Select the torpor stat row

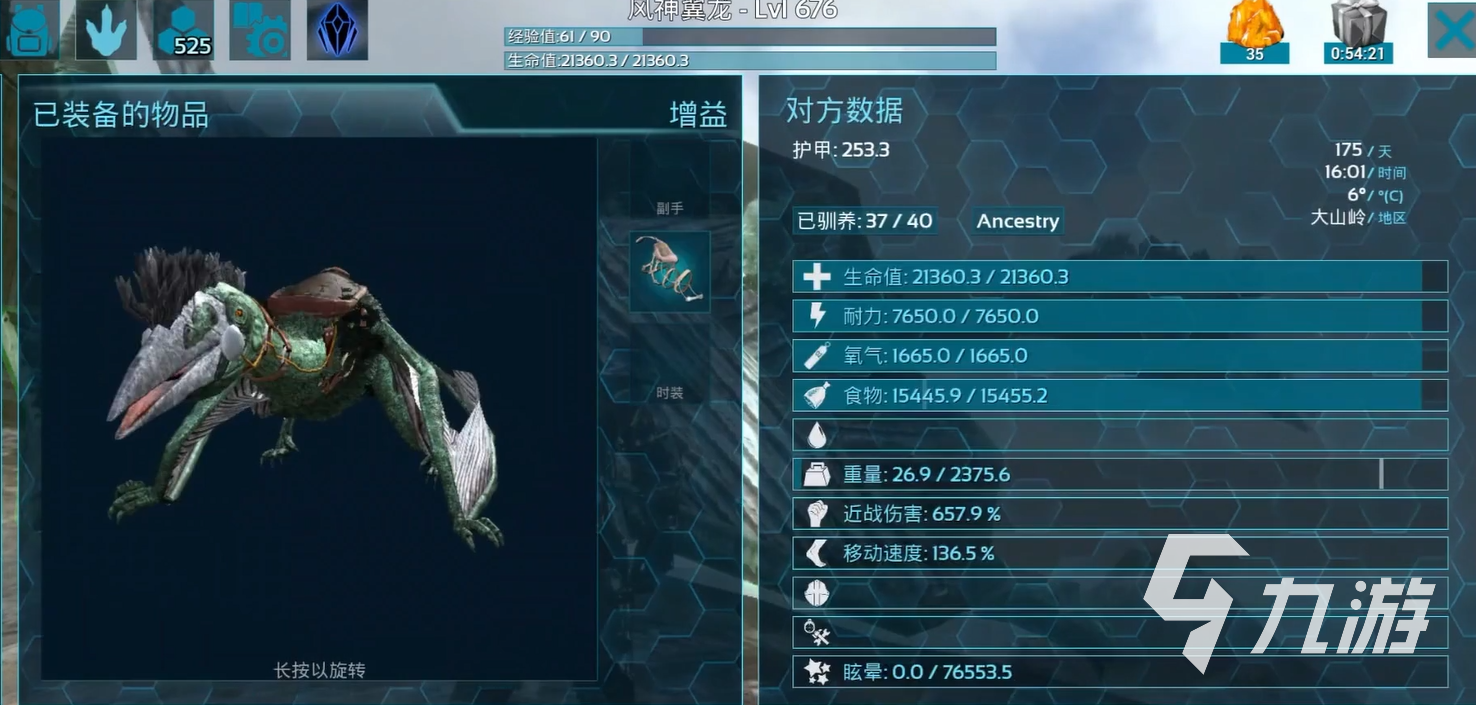[1119, 672]
